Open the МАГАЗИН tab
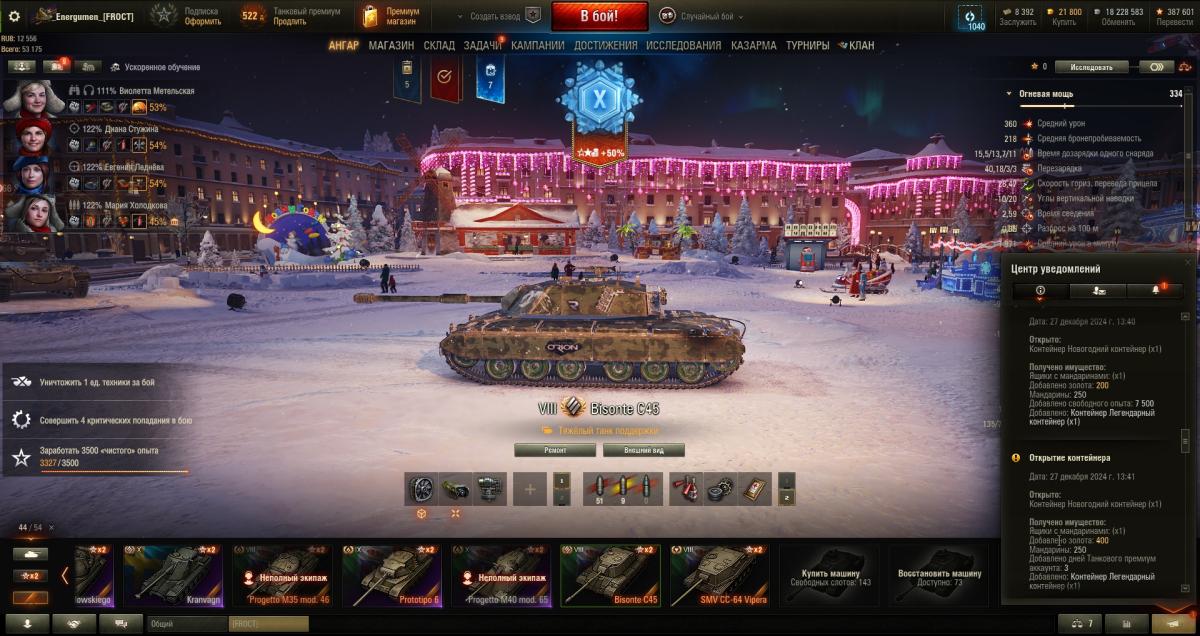Image resolution: width=1200 pixels, height=636 pixels. coord(390,45)
